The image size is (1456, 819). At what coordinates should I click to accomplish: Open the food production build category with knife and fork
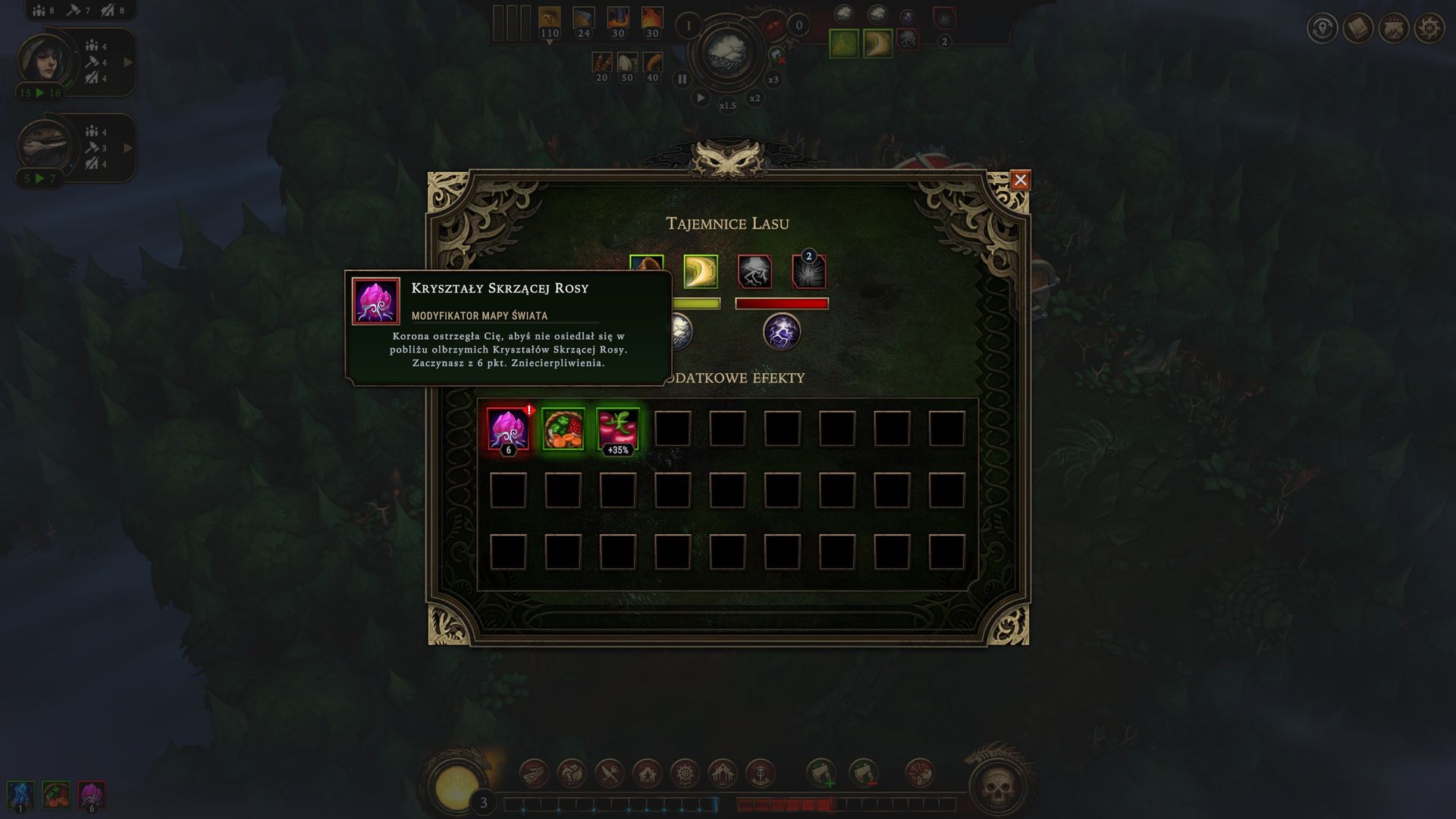610,773
